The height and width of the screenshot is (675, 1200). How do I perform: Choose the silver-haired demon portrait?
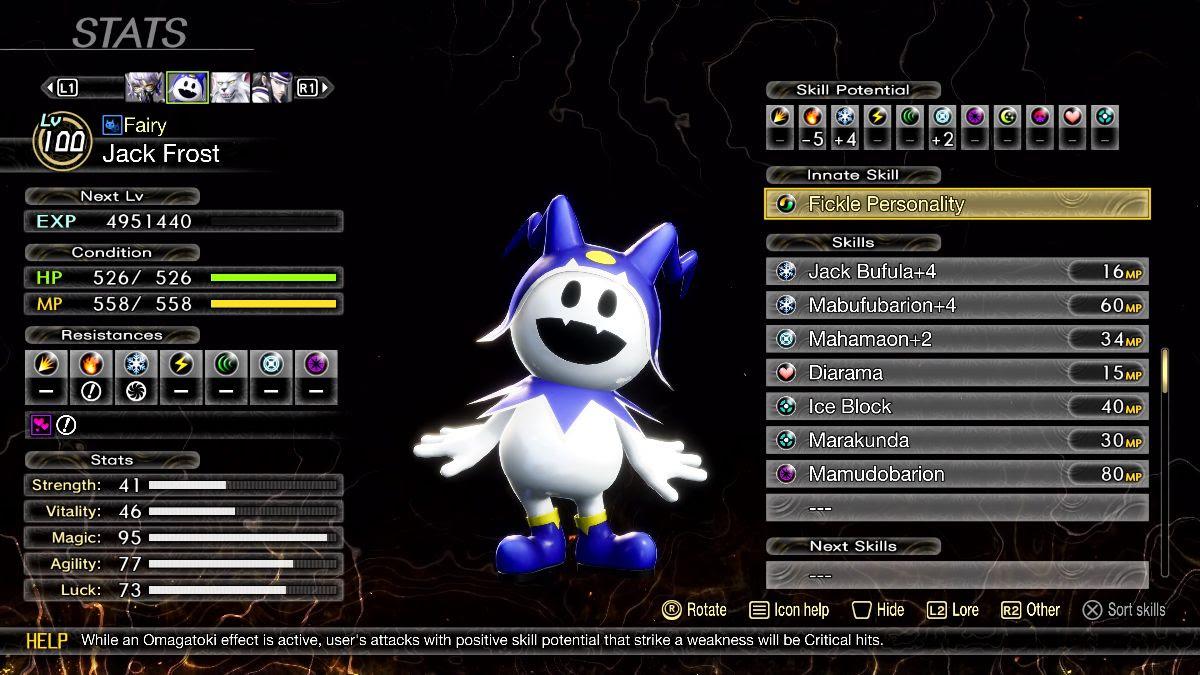[145, 87]
